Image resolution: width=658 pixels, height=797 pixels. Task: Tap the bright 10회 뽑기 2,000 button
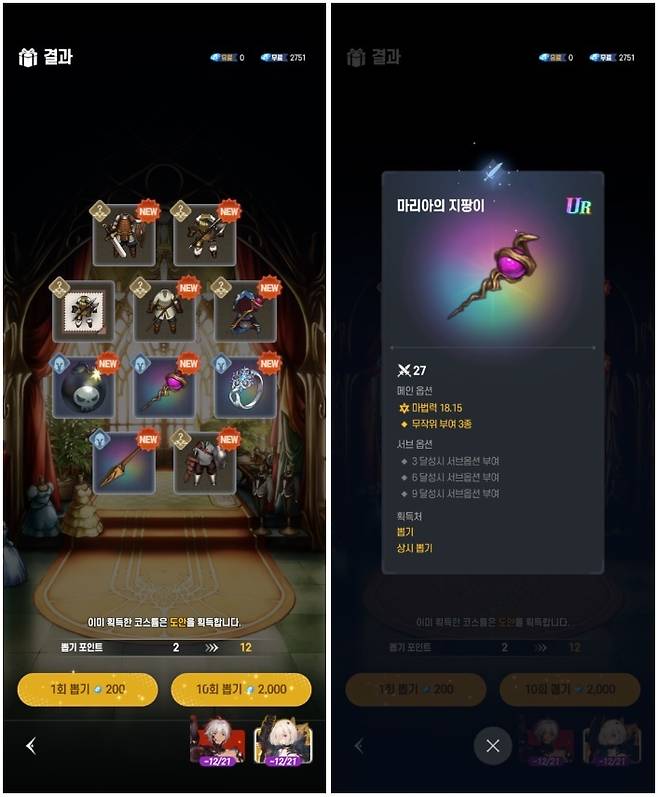point(241,689)
